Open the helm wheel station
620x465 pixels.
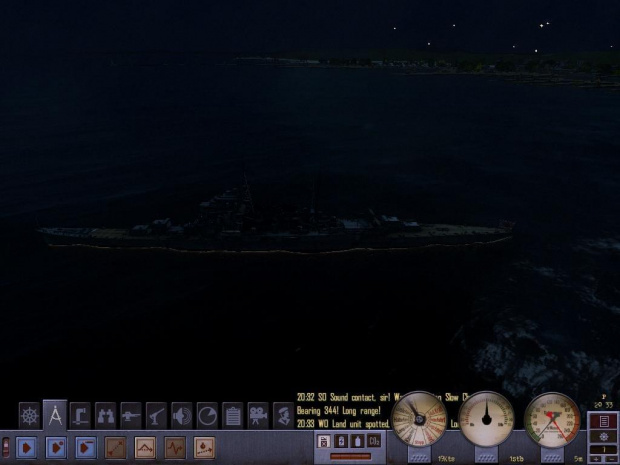pyautogui.click(x=29, y=415)
